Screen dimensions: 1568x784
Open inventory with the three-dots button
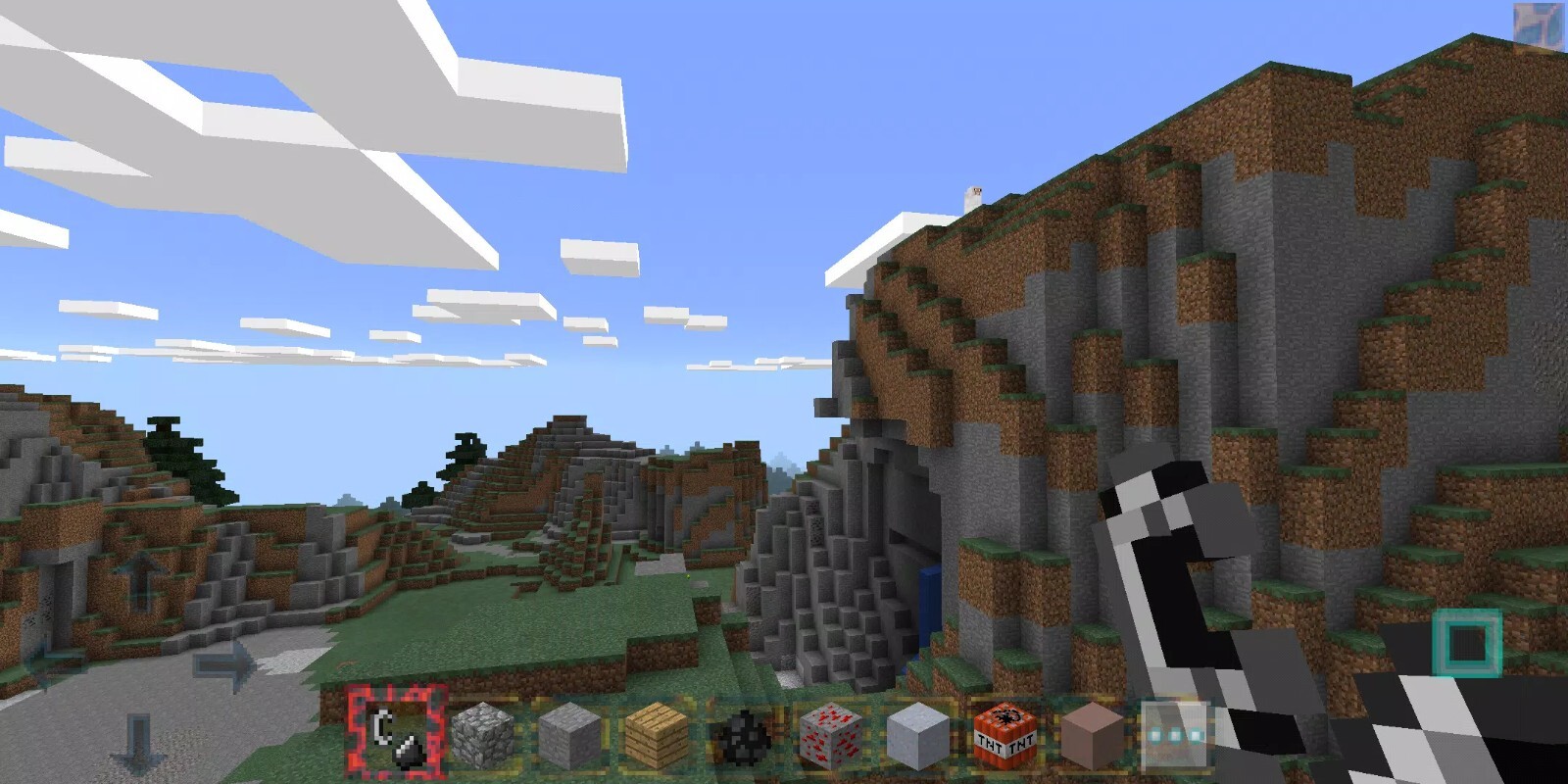(x=1174, y=734)
